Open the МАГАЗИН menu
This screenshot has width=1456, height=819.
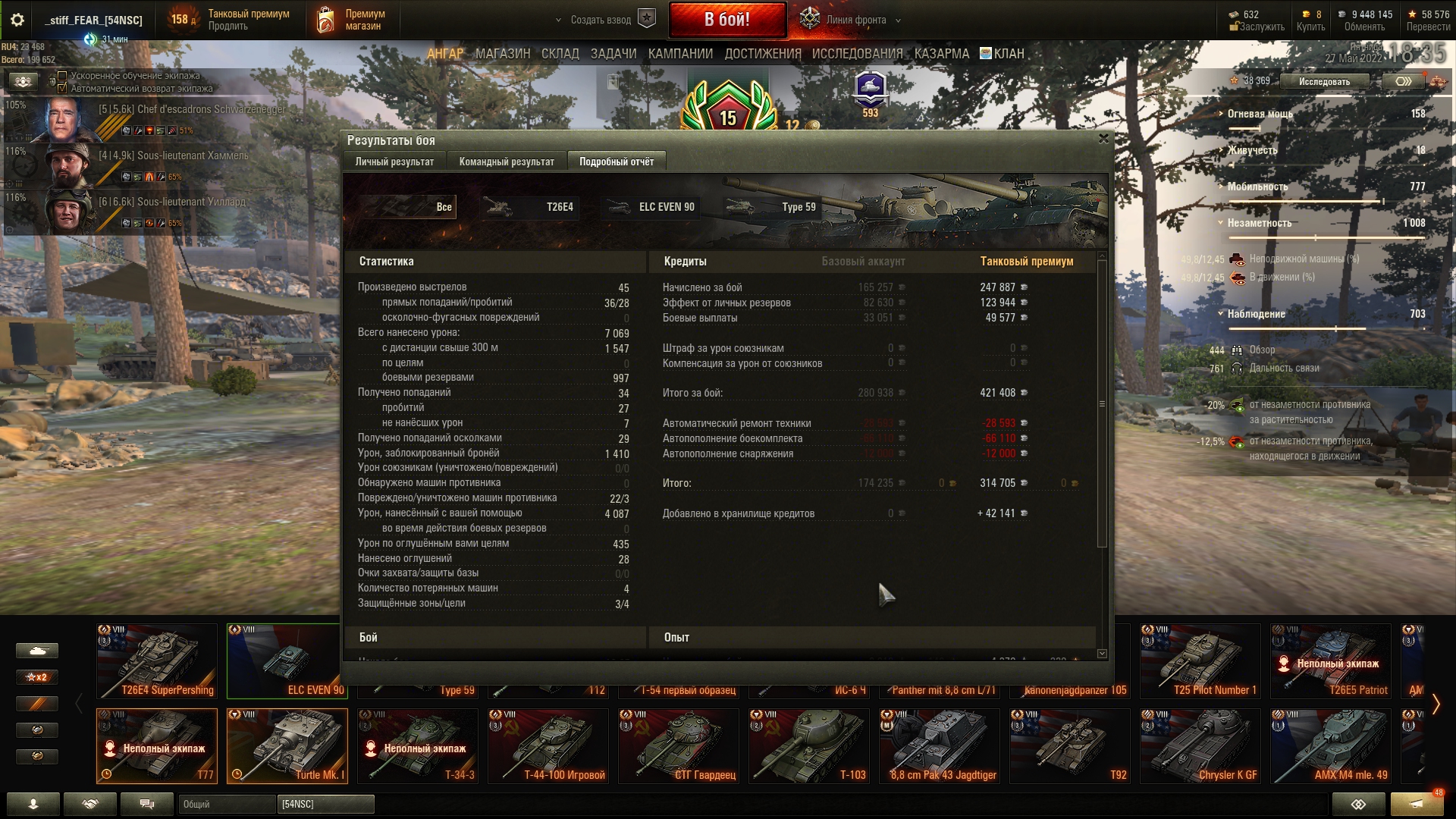coord(502,54)
